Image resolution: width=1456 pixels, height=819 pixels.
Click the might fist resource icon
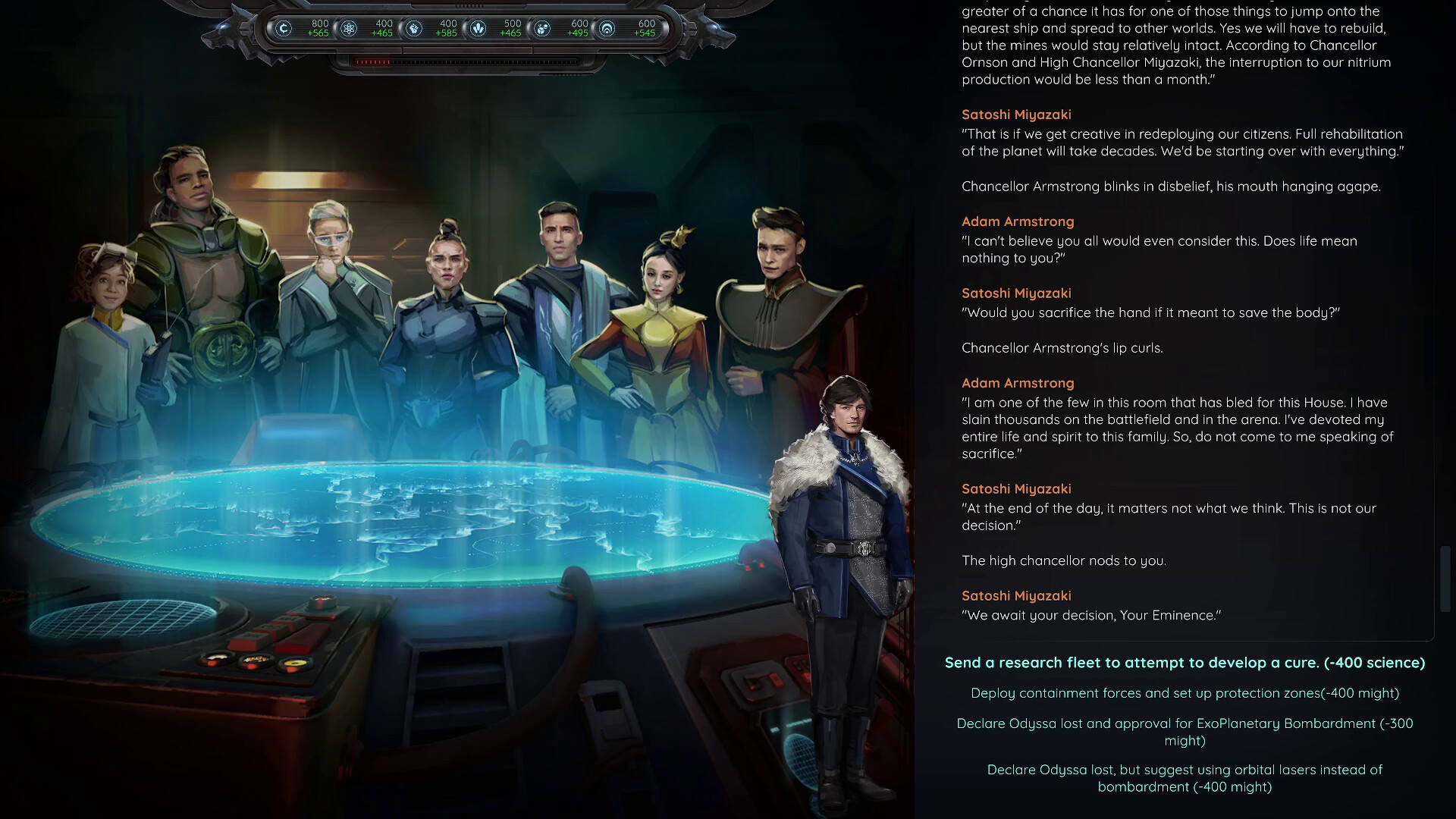tap(414, 28)
